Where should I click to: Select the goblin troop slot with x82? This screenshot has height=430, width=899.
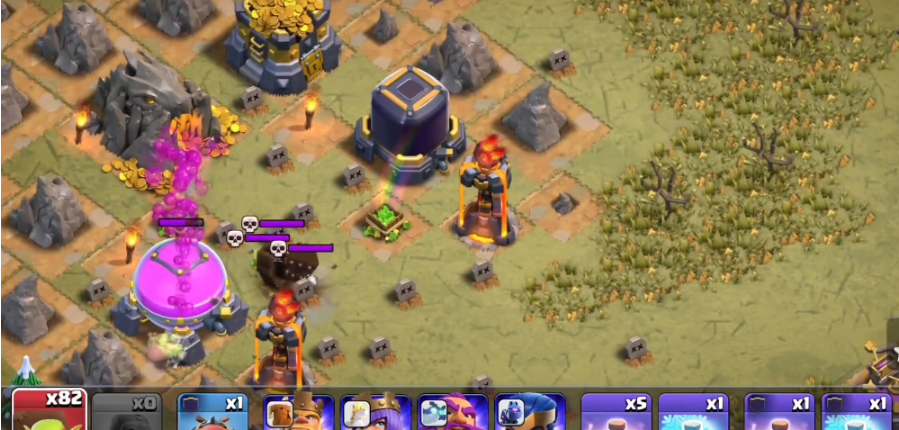pos(49,411)
